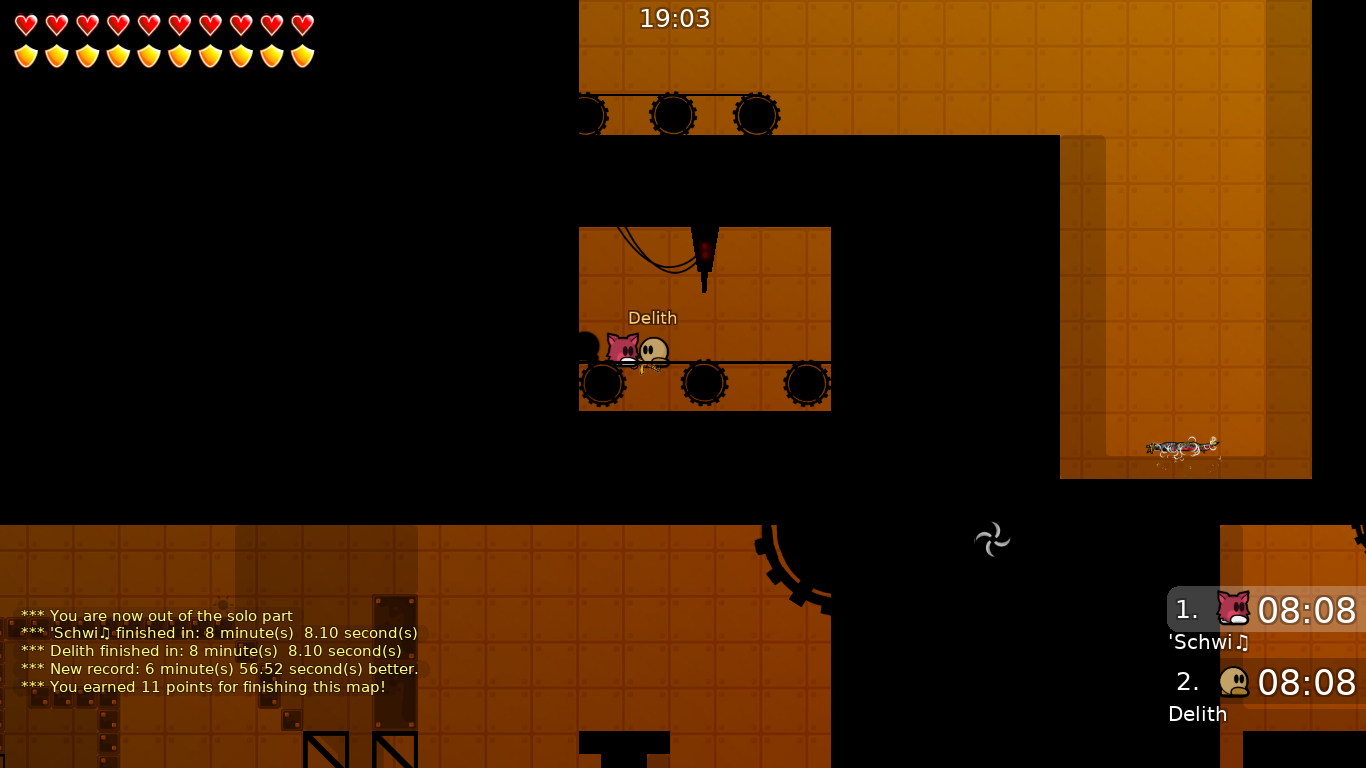Screen dimensions: 1366x768
Task: Select the middle gear on the top conveyor
Action: [673, 114]
